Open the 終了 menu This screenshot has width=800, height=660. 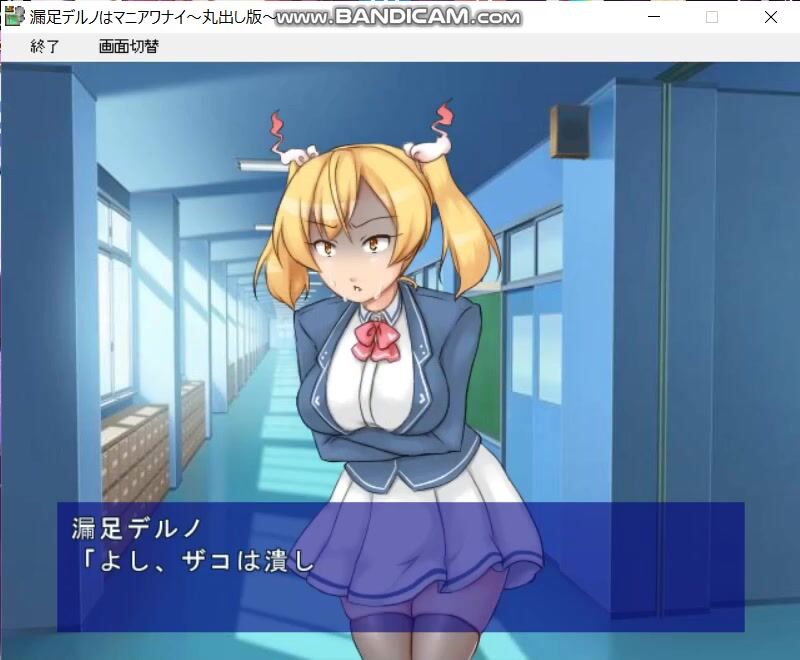[45, 47]
